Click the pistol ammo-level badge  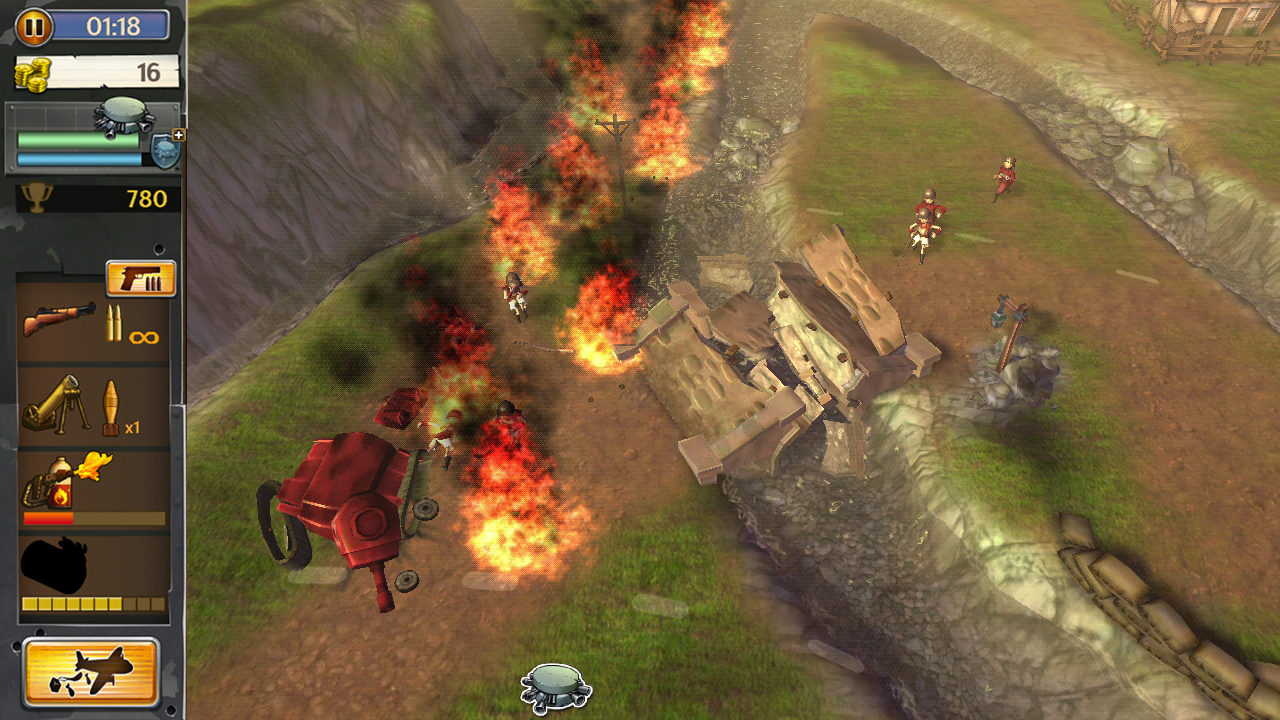[140, 277]
